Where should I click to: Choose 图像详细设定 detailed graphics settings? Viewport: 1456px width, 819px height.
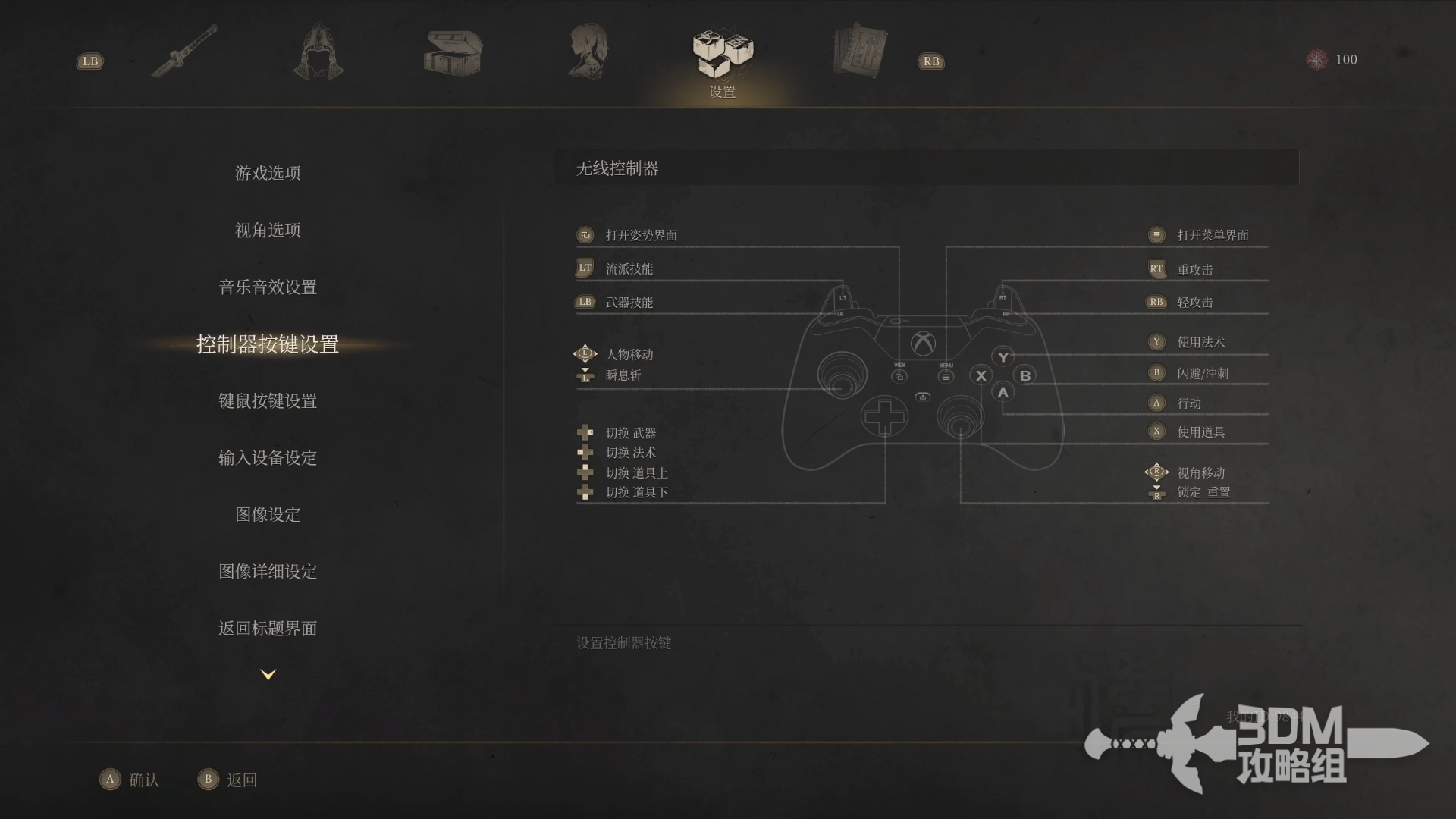[268, 572]
